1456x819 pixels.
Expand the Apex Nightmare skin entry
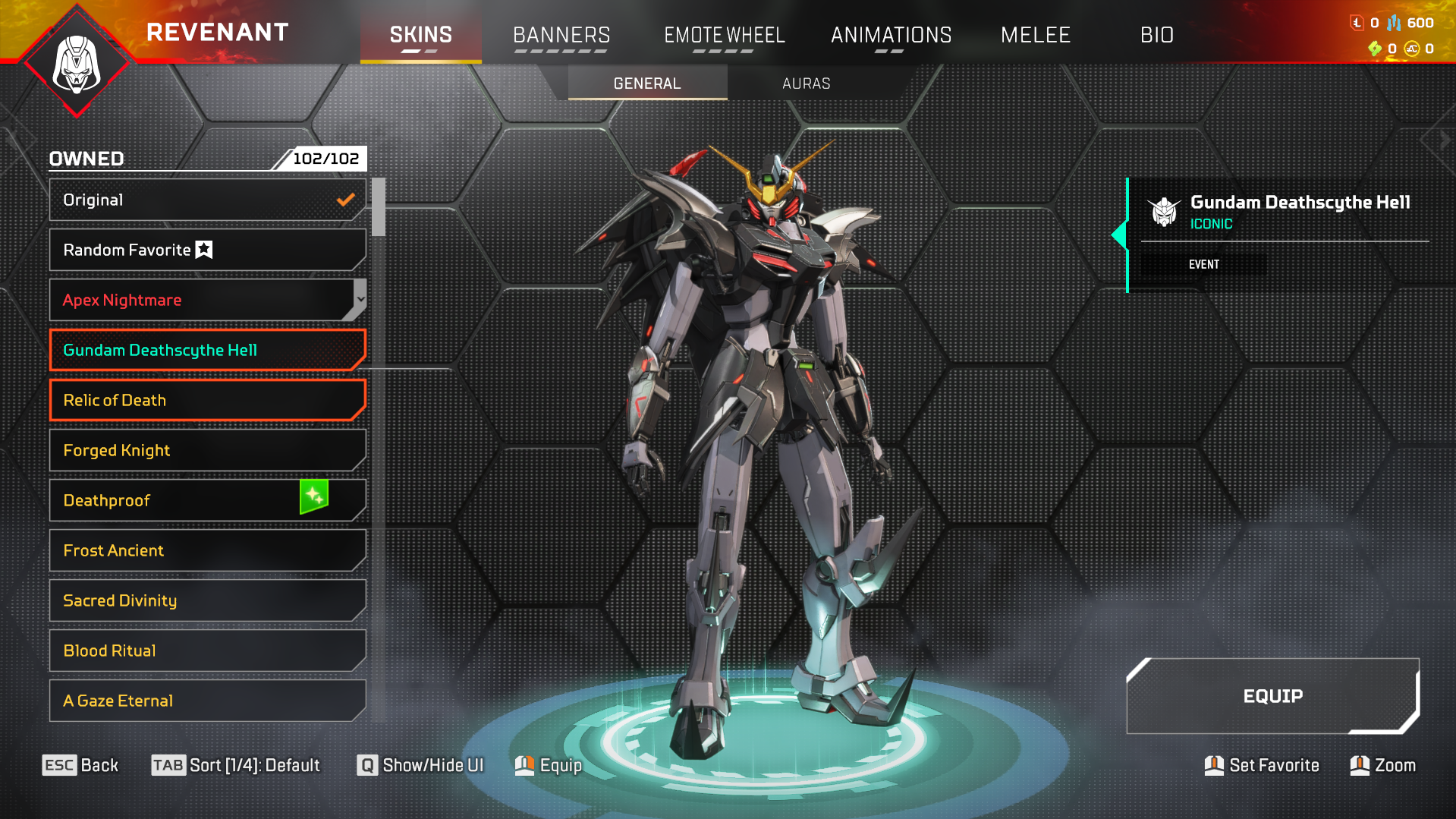pos(360,300)
